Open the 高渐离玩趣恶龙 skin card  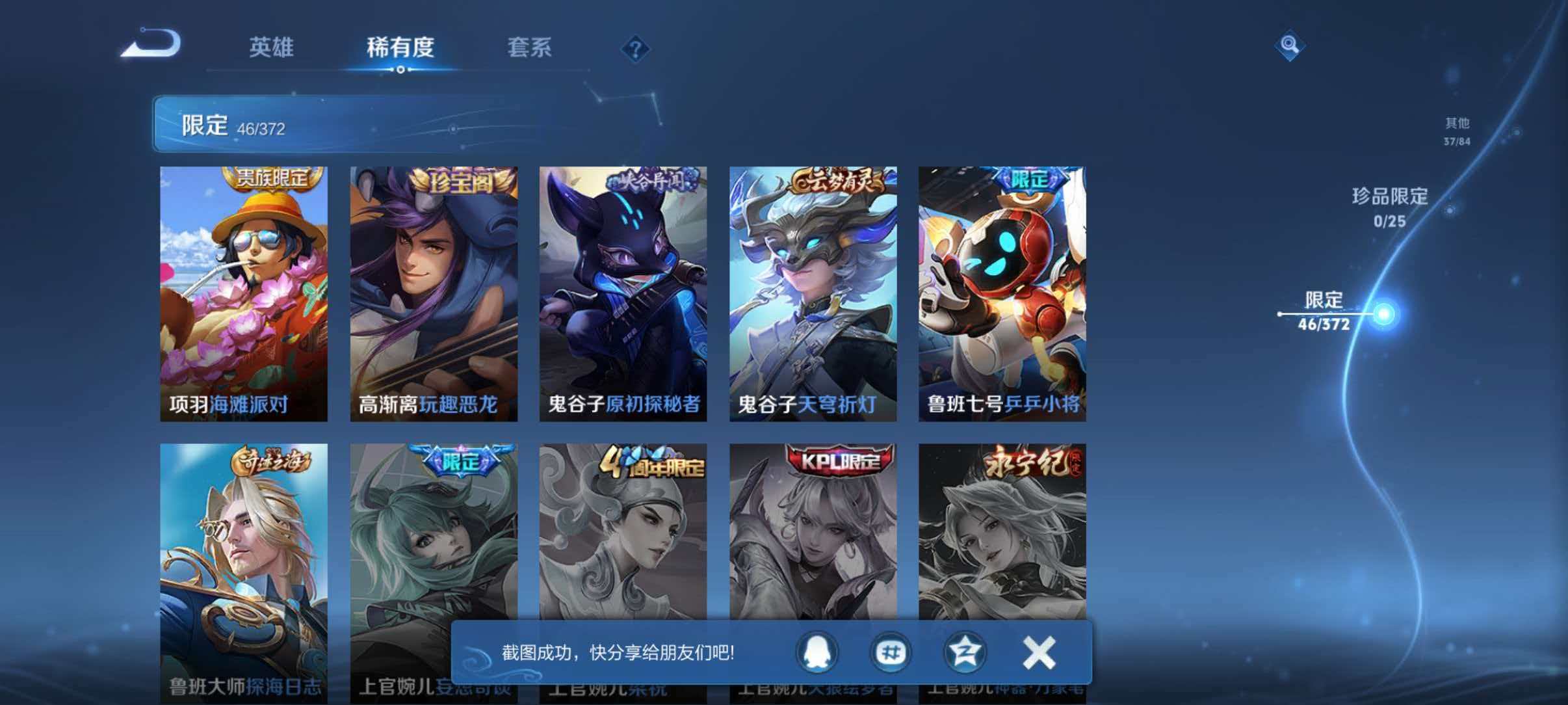[432, 293]
